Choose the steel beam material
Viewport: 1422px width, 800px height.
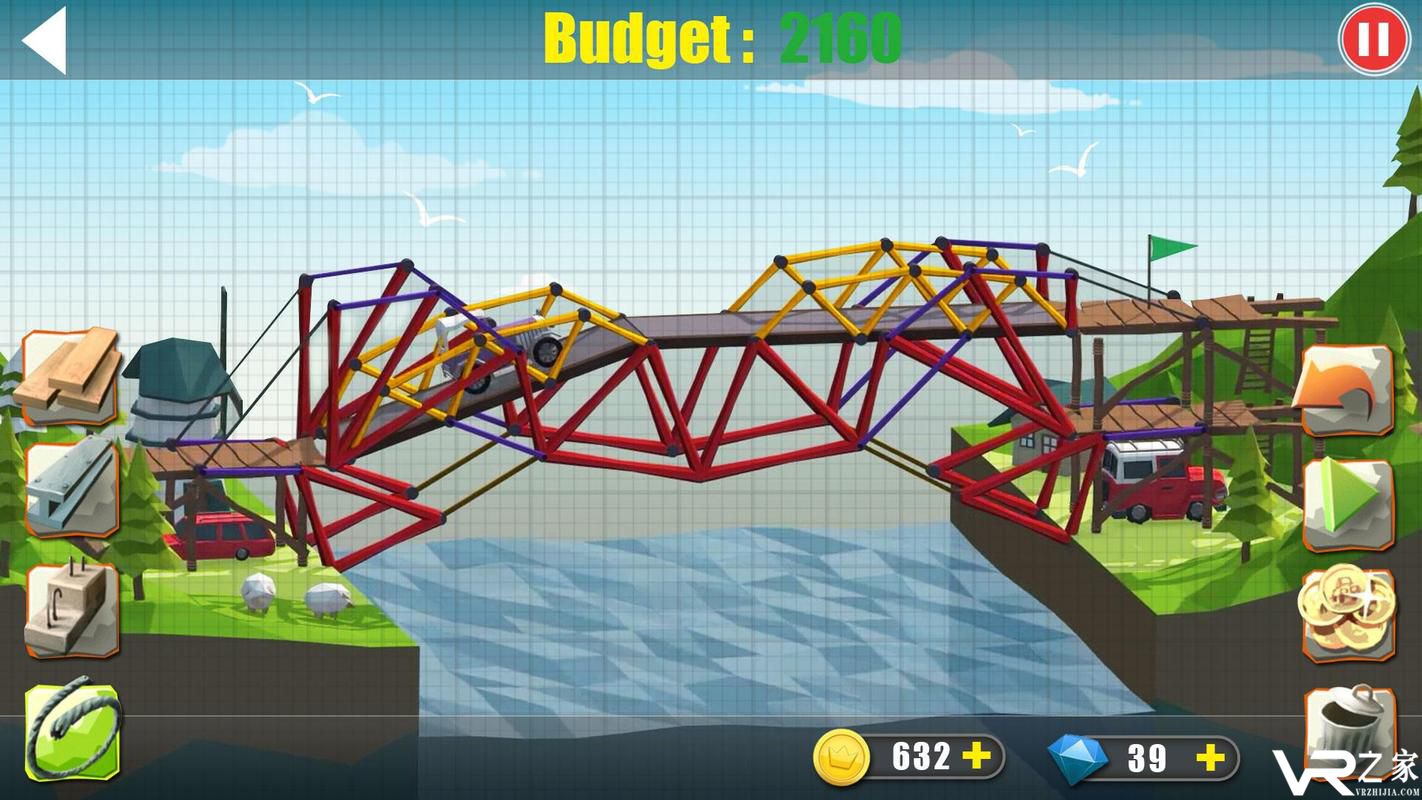(70, 490)
